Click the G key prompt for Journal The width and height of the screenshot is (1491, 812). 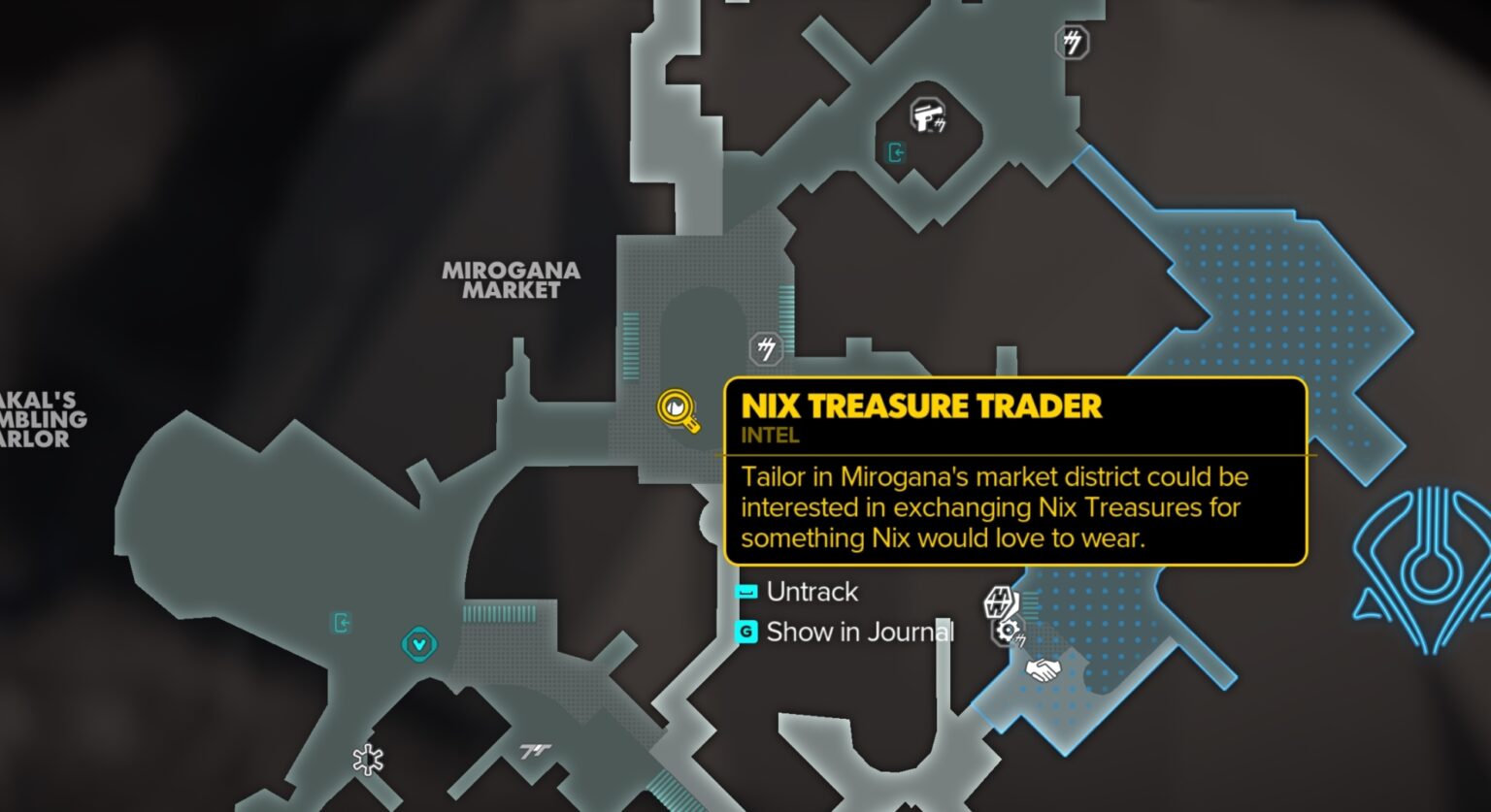745,632
